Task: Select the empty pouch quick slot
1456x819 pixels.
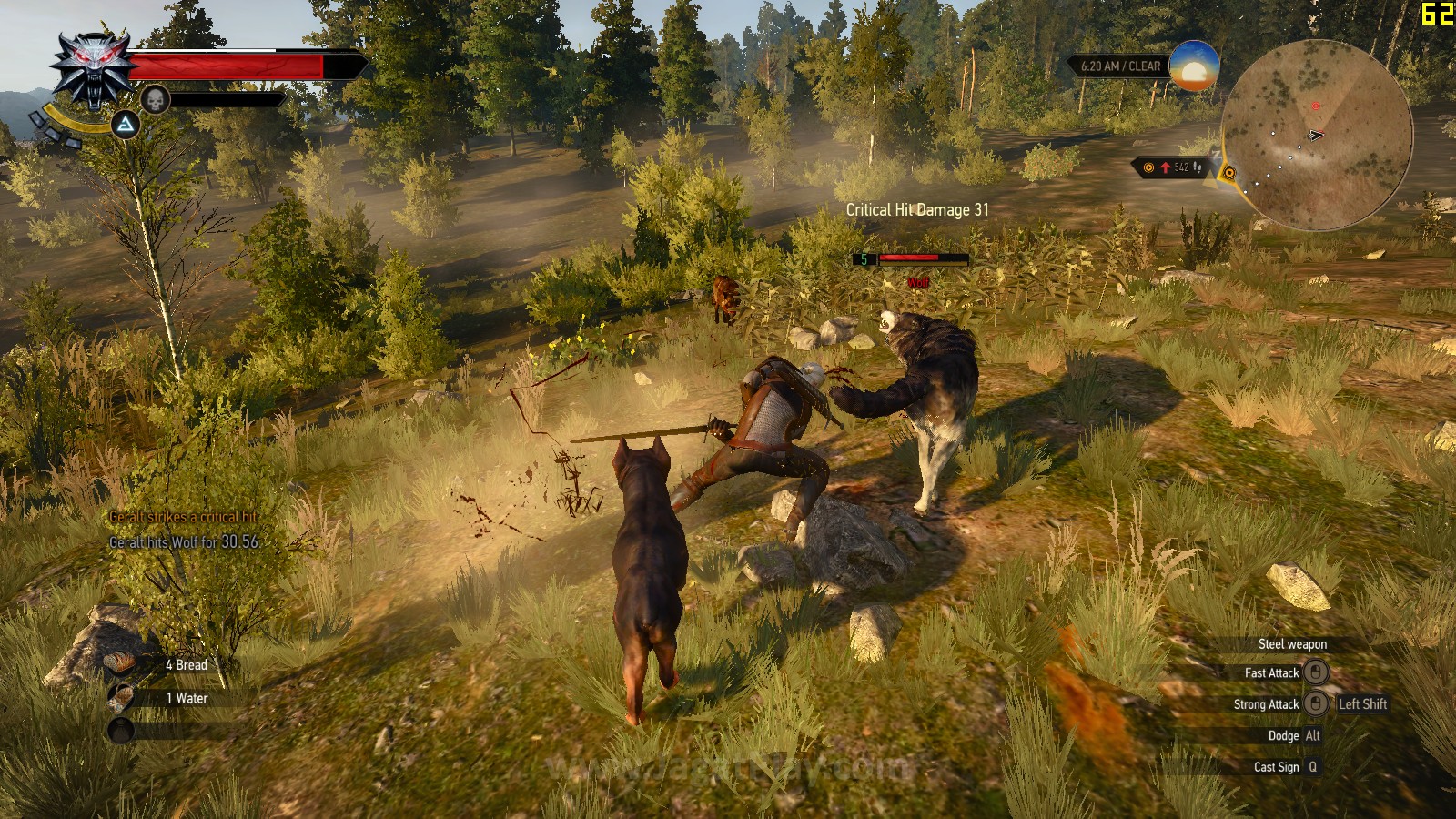Action: pos(121,730)
